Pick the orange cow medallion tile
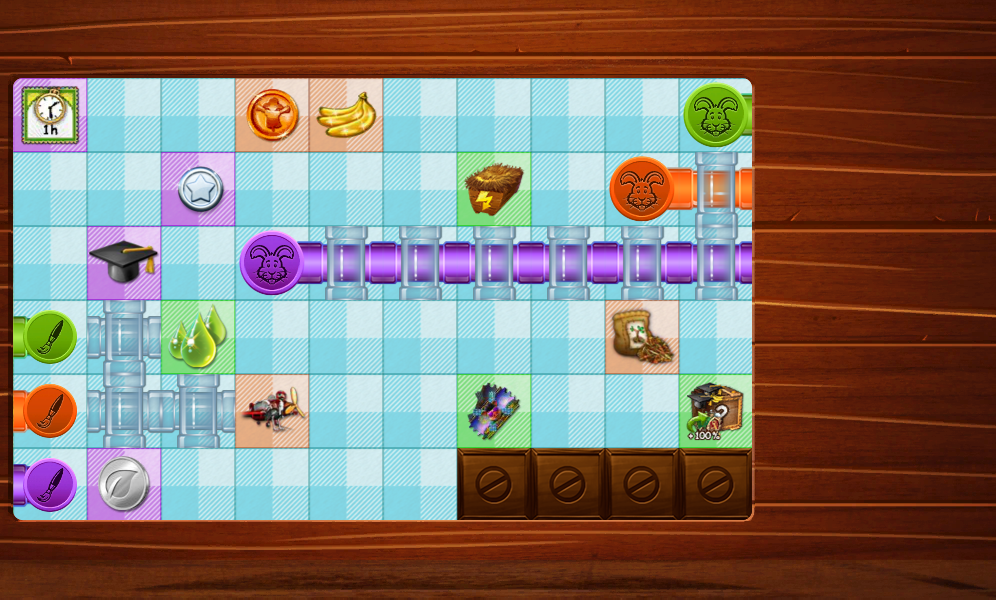This screenshot has width=996, height=600. 272,115
